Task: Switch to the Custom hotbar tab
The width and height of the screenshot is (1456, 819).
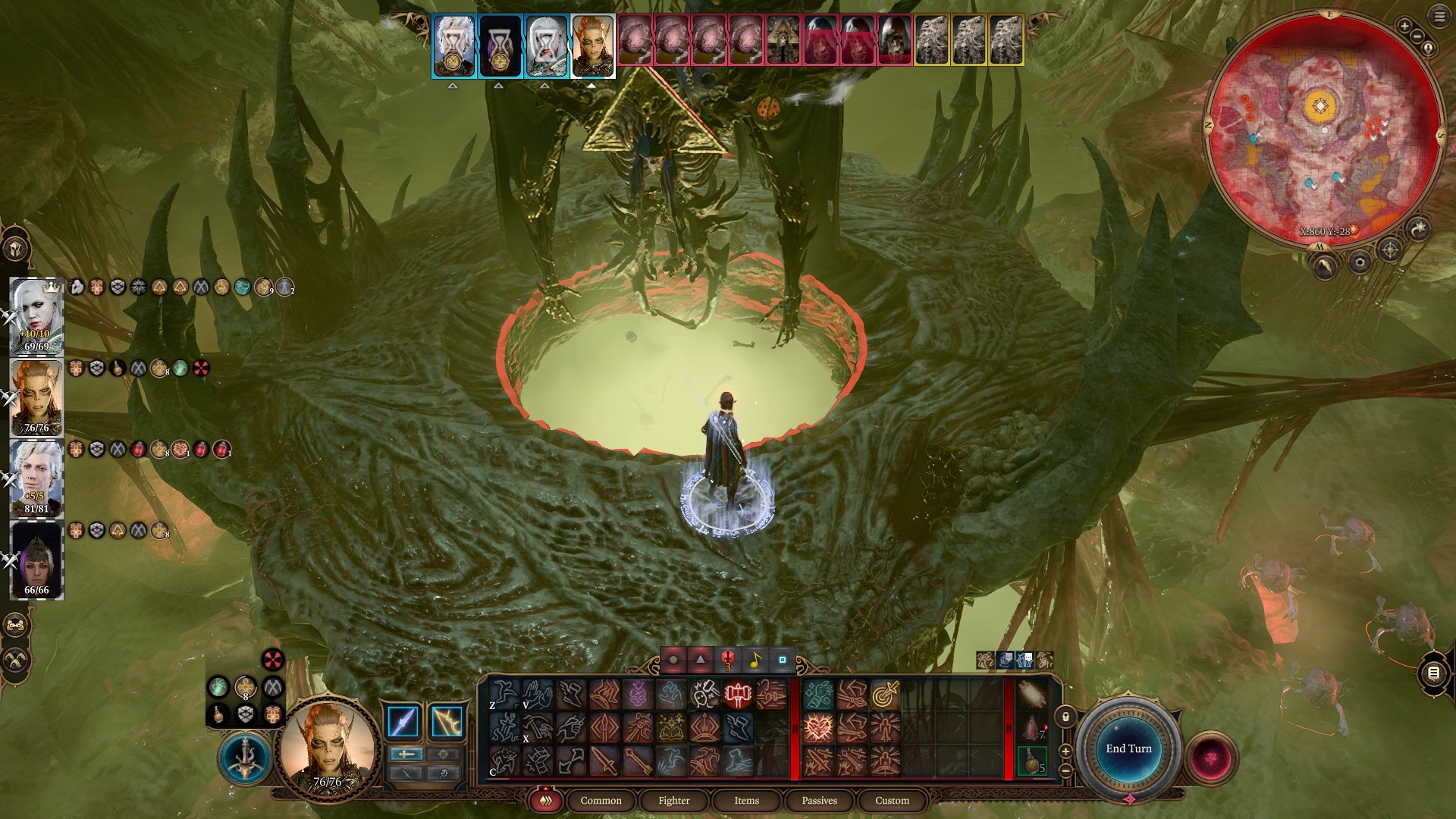Action: point(892,801)
